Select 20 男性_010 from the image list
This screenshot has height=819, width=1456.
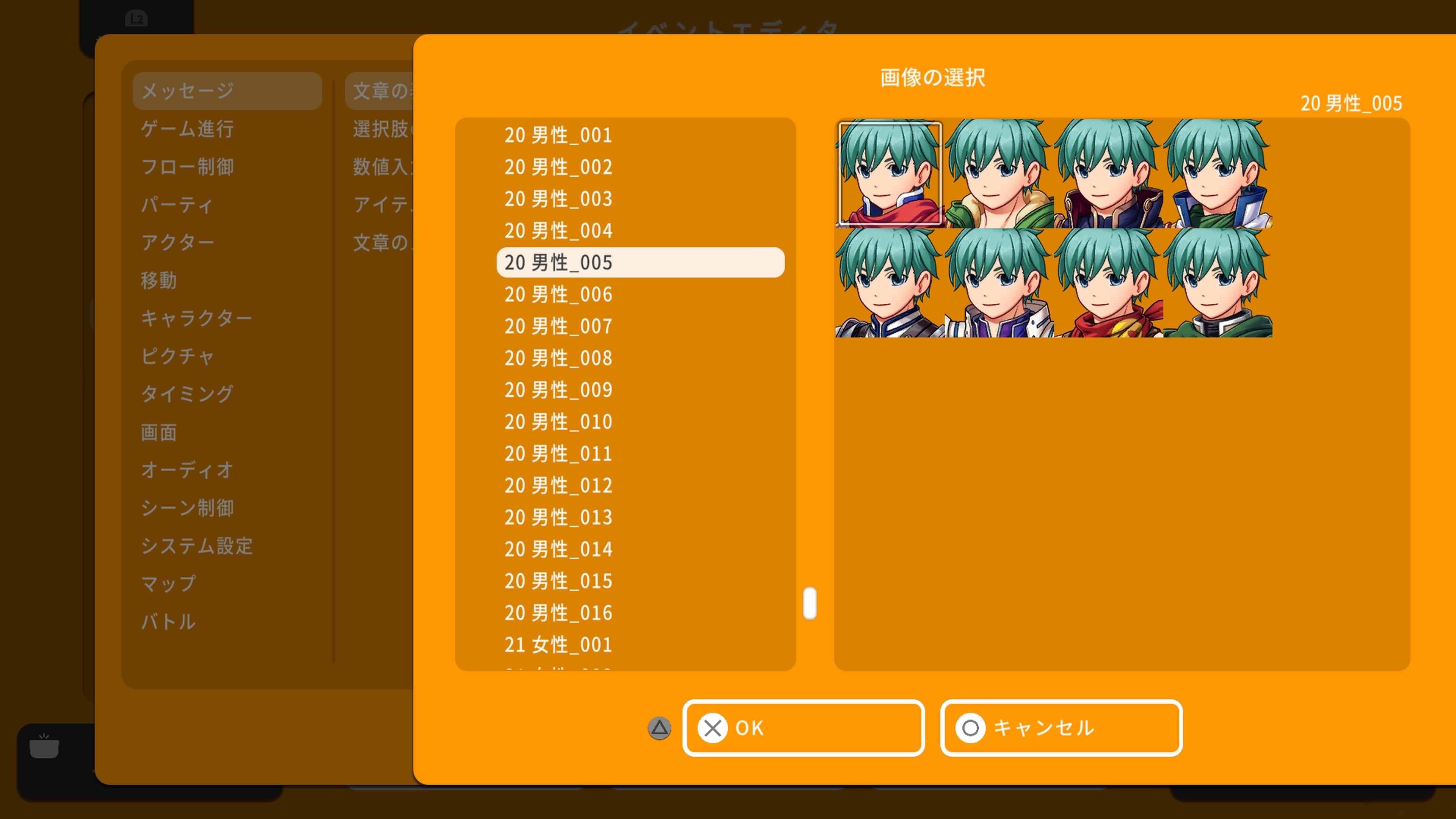pos(557,422)
